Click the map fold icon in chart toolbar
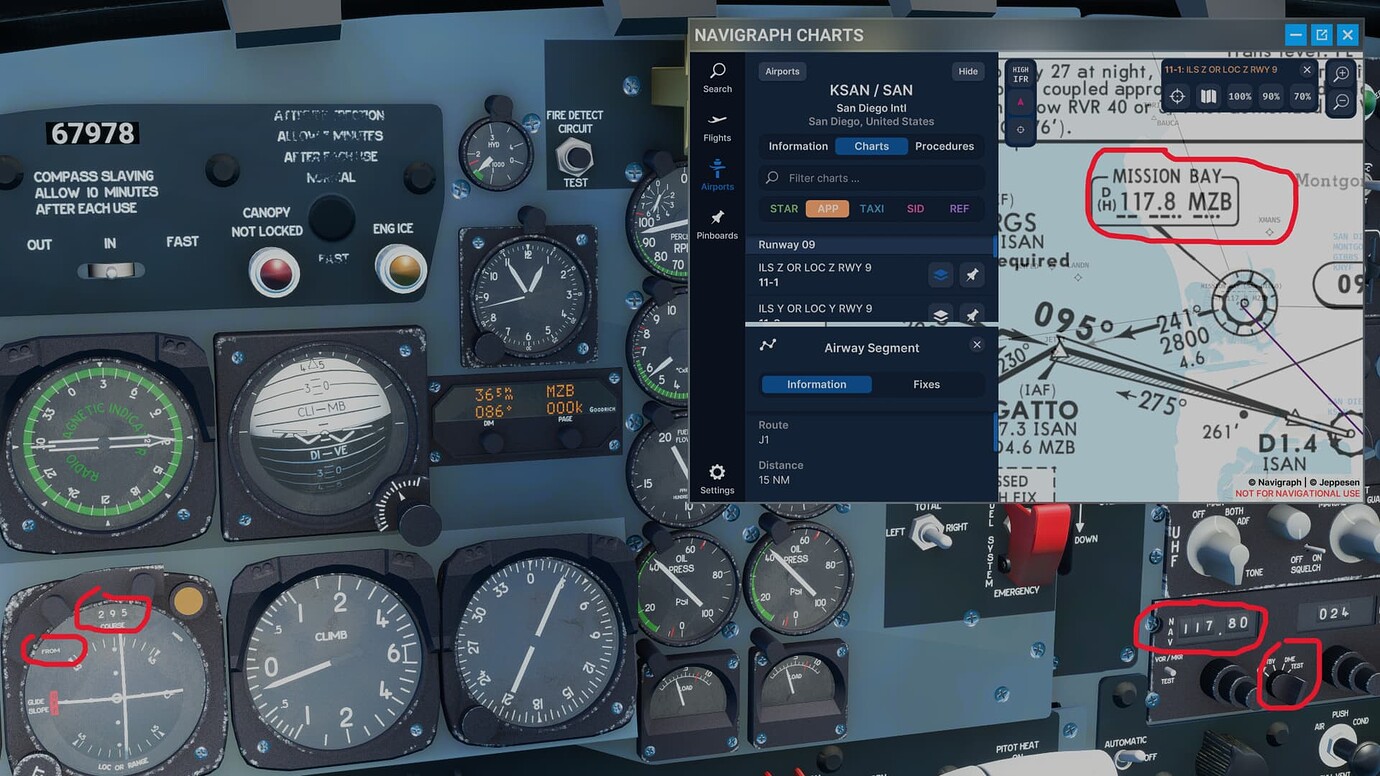The height and width of the screenshot is (776, 1380). pyautogui.click(x=1208, y=96)
